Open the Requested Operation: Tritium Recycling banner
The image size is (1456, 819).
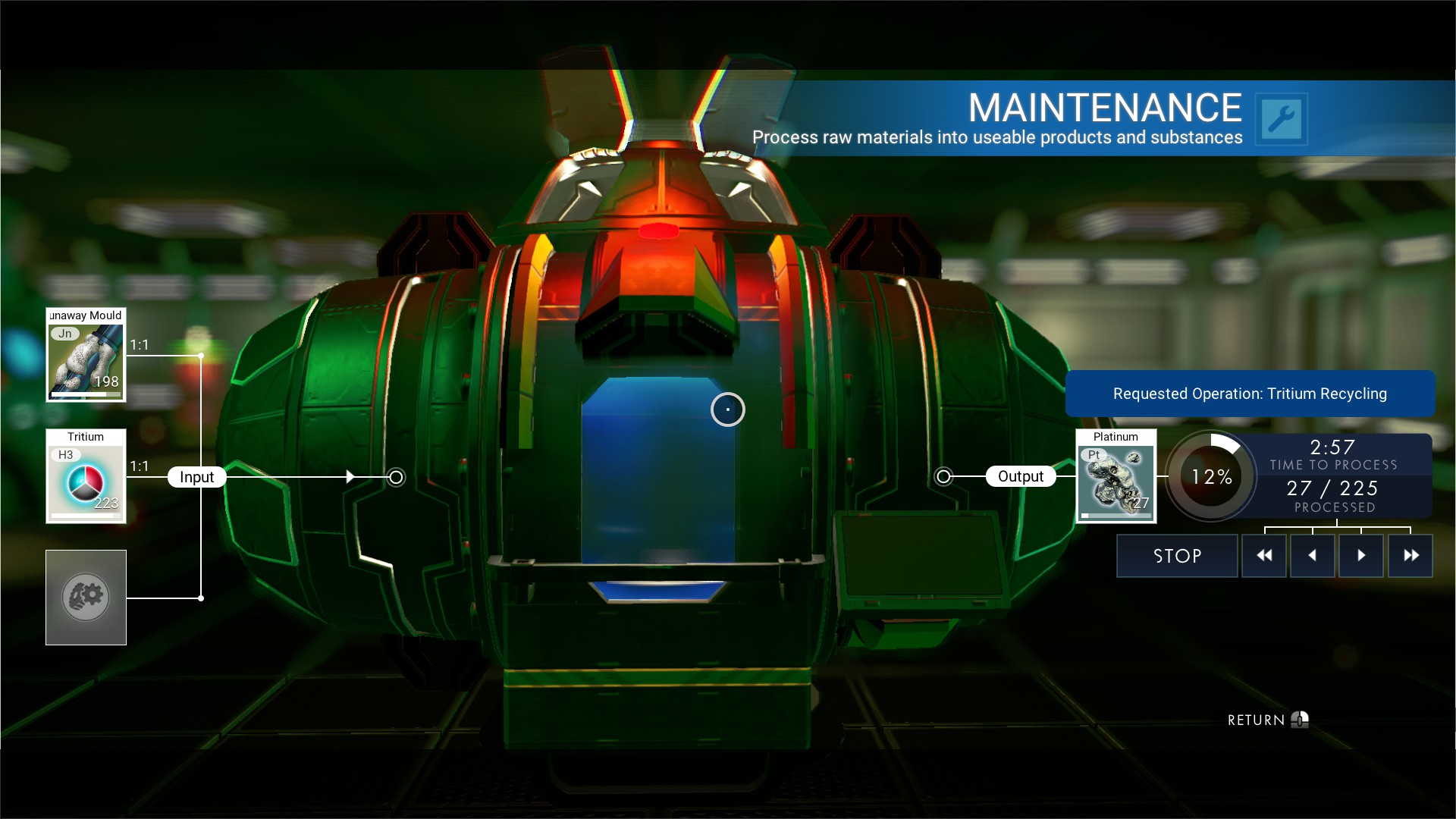pyautogui.click(x=1250, y=394)
